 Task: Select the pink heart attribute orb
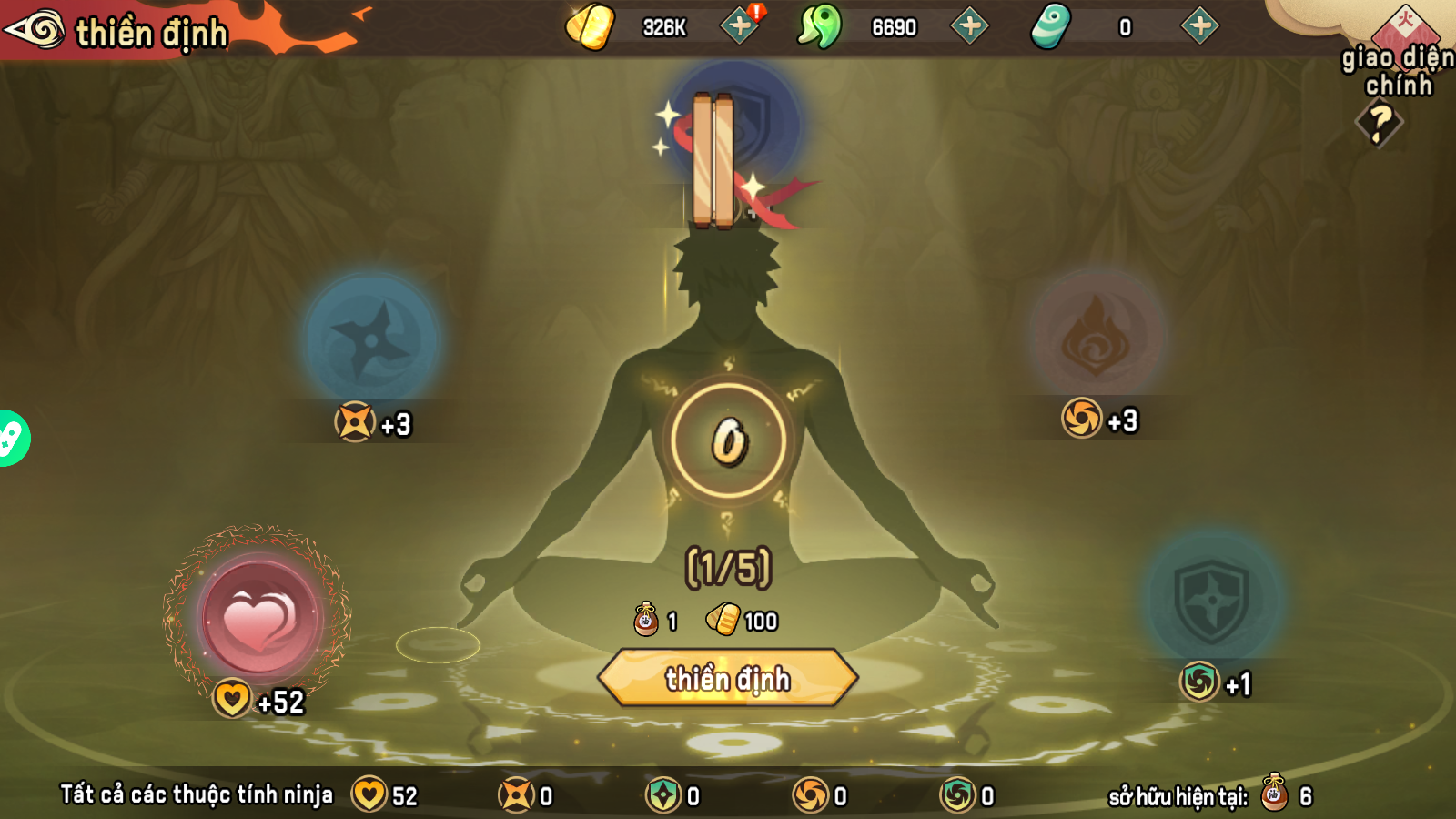click(x=258, y=617)
